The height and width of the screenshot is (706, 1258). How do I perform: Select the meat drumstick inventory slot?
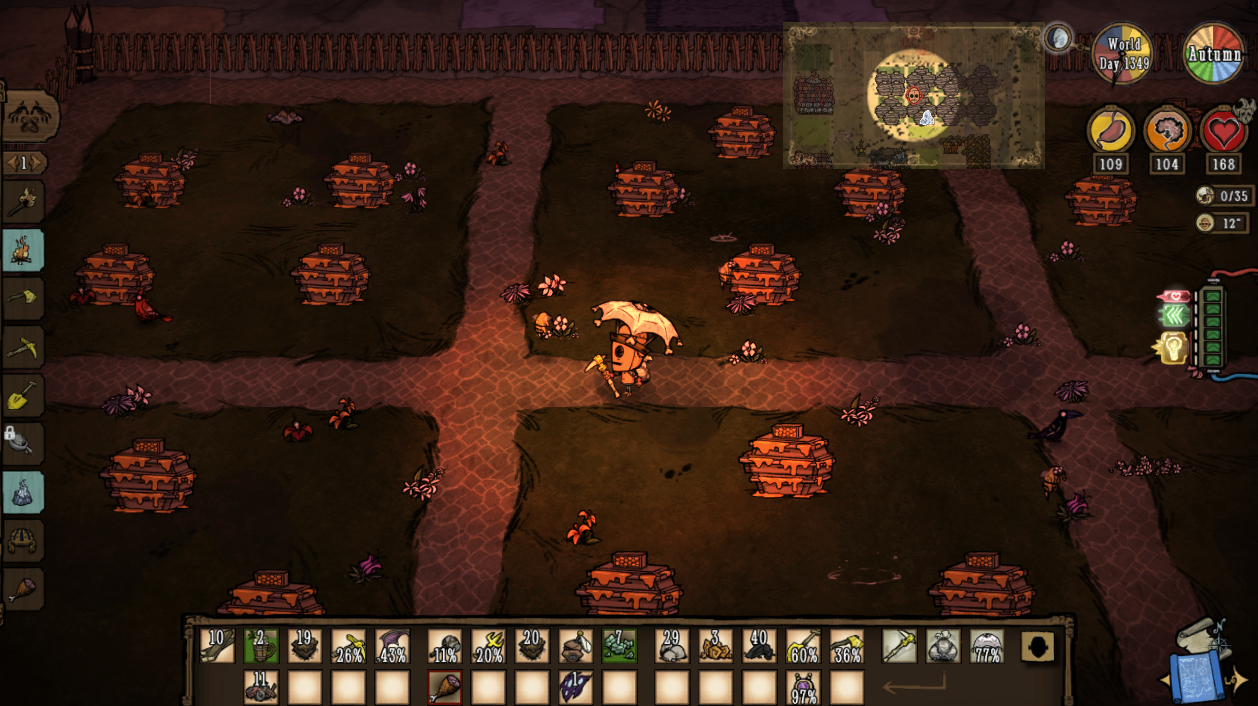(x=445, y=687)
